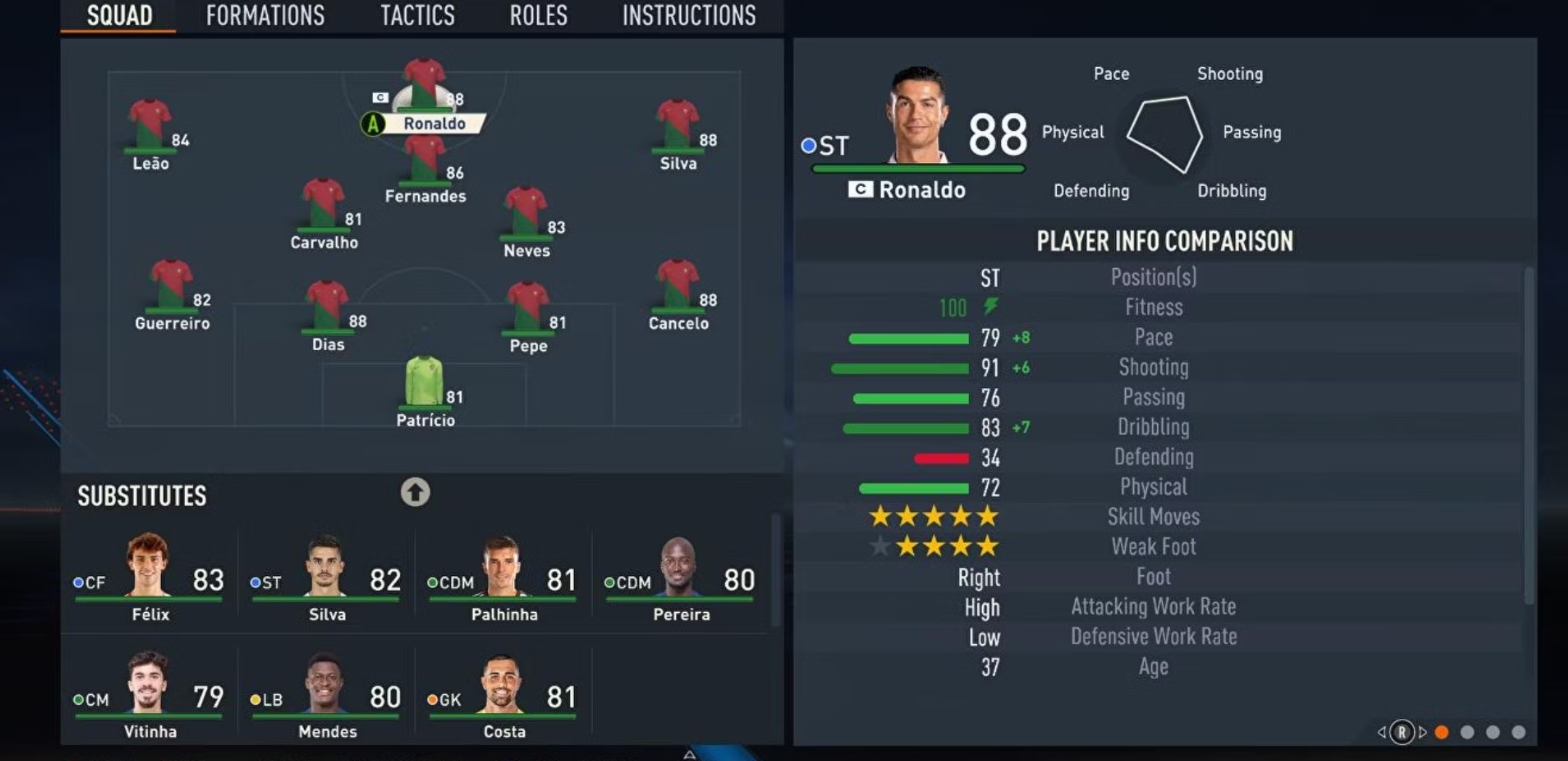Switch to the FORMATIONS tab
Viewport: 1568px width, 761px height.
tap(265, 15)
